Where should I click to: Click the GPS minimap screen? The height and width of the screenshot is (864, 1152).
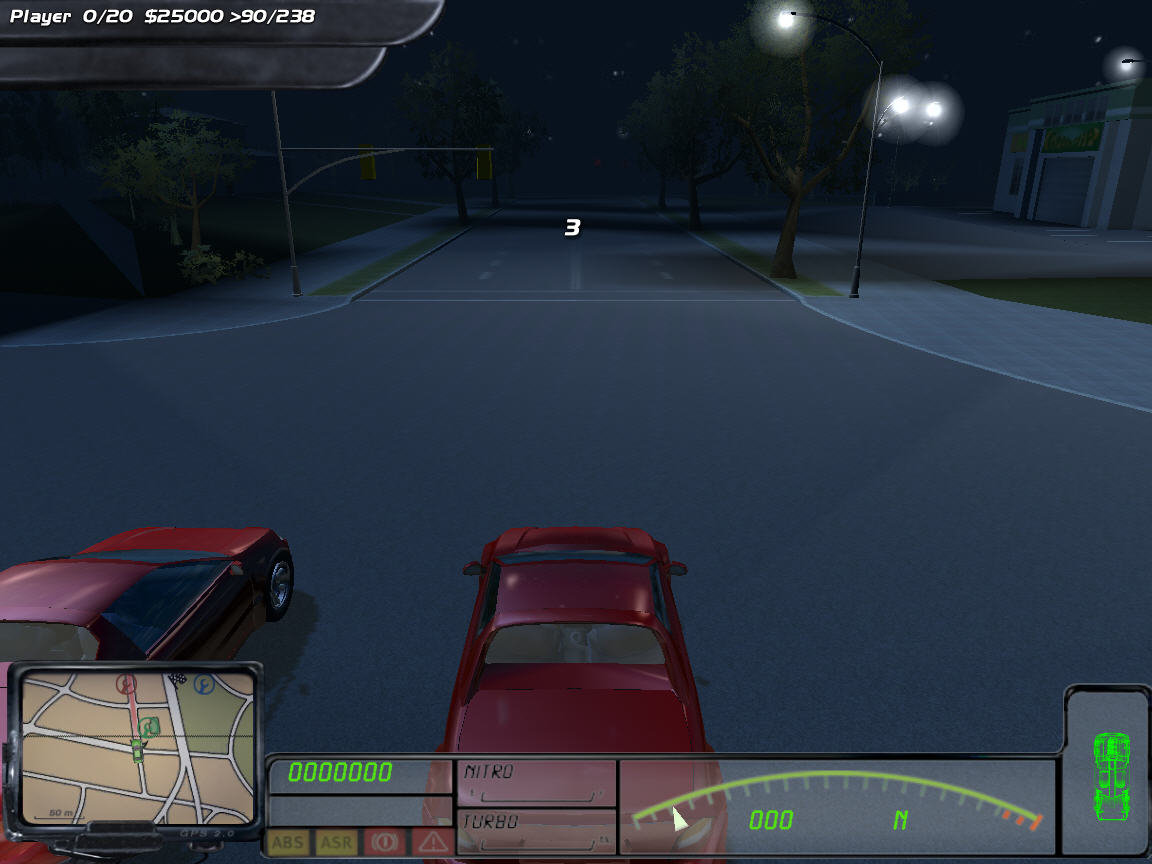(x=137, y=743)
